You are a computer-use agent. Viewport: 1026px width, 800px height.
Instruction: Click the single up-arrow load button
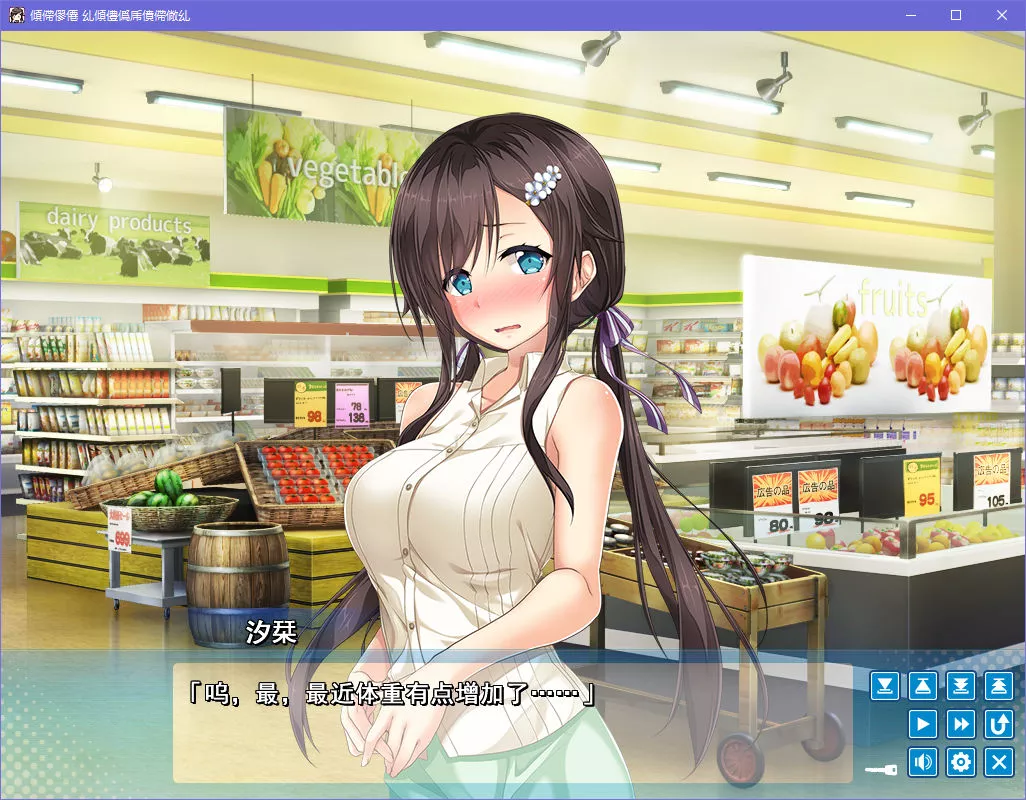pyautogui.click(x=923, y=686)
